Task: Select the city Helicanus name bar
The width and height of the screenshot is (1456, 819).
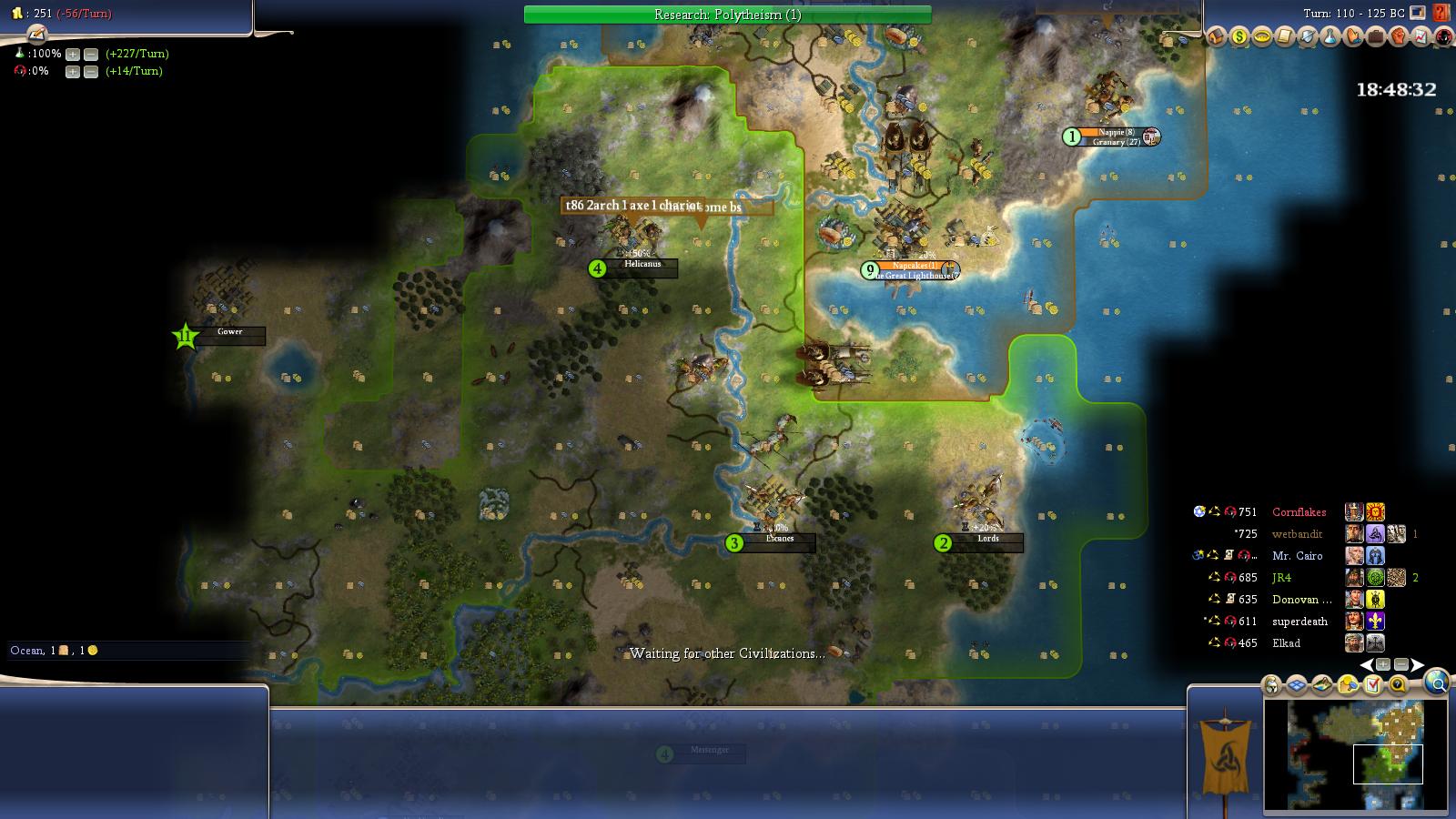Action: point(644,265)
